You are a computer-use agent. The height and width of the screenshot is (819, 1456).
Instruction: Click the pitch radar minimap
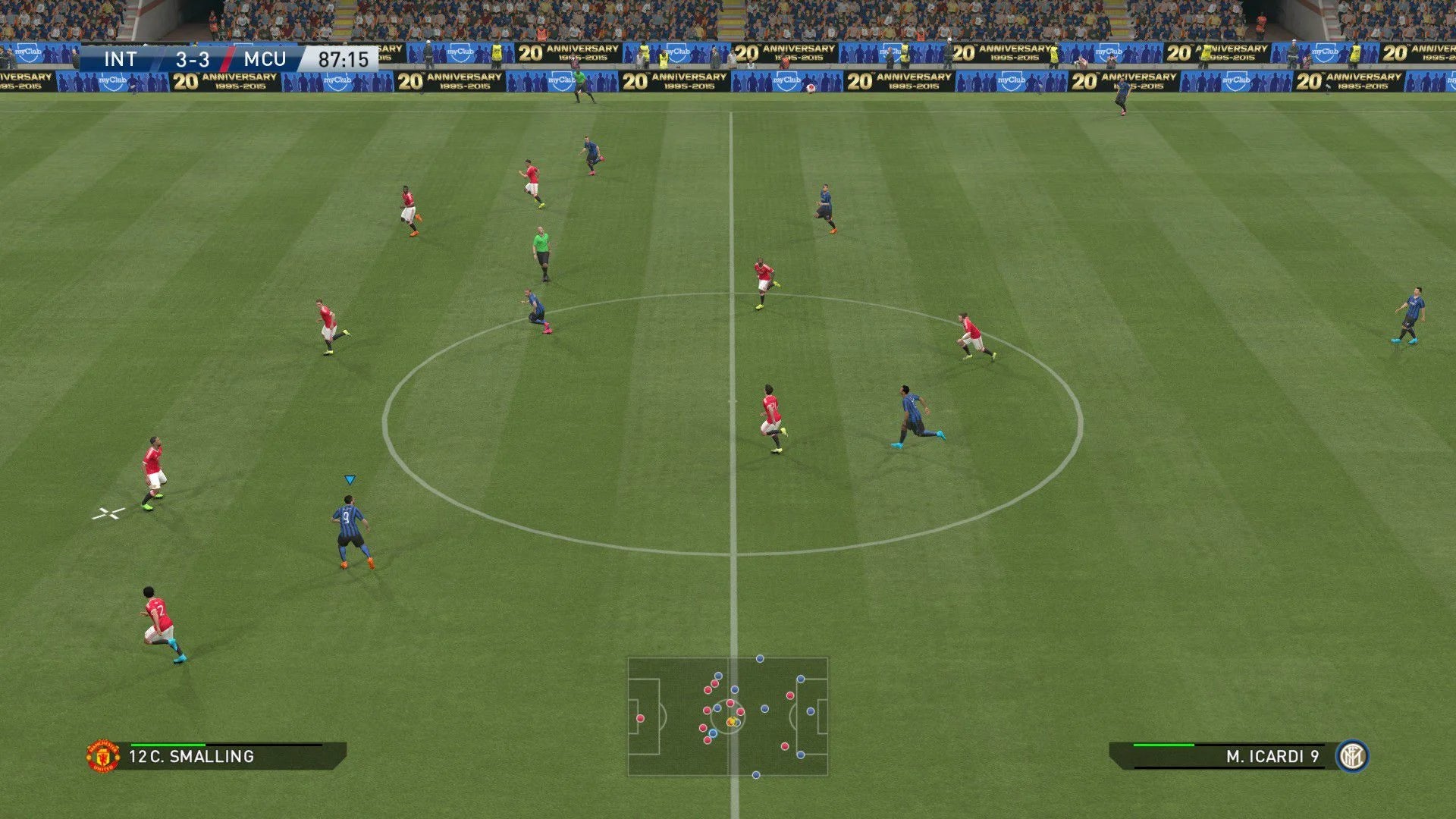(728, 717)
